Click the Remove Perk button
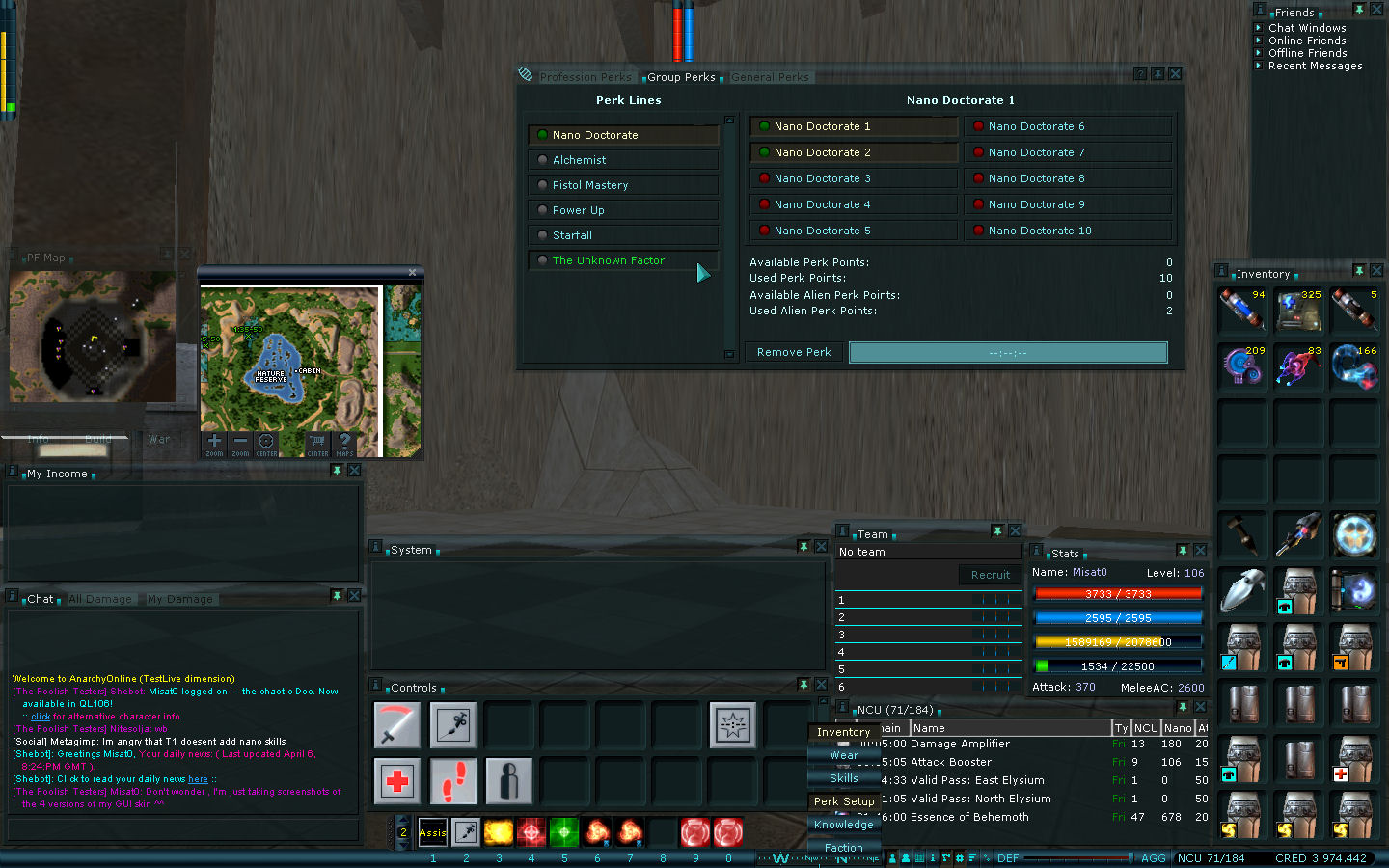This screenshot has height=868, width=1389. [x=794, y=352]
